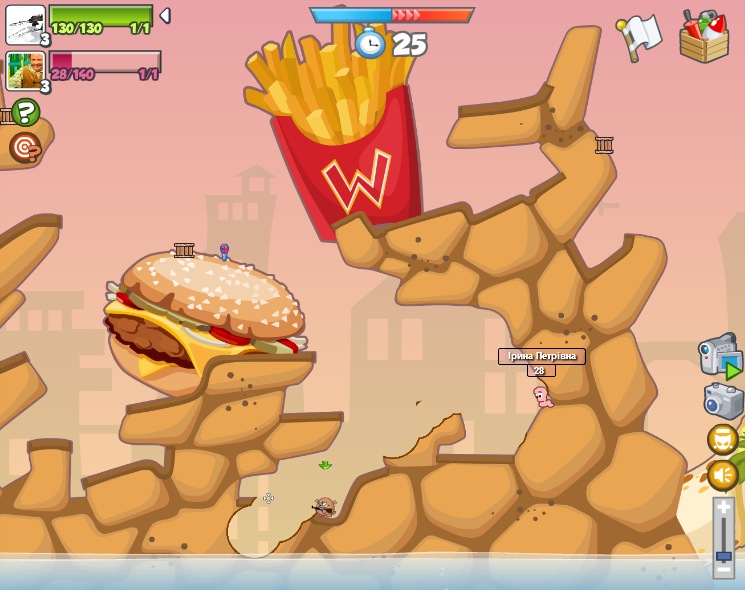Open the green question mark help
Image resolution: width=745 pixels, height=590 pixels.
coord(25,112)
